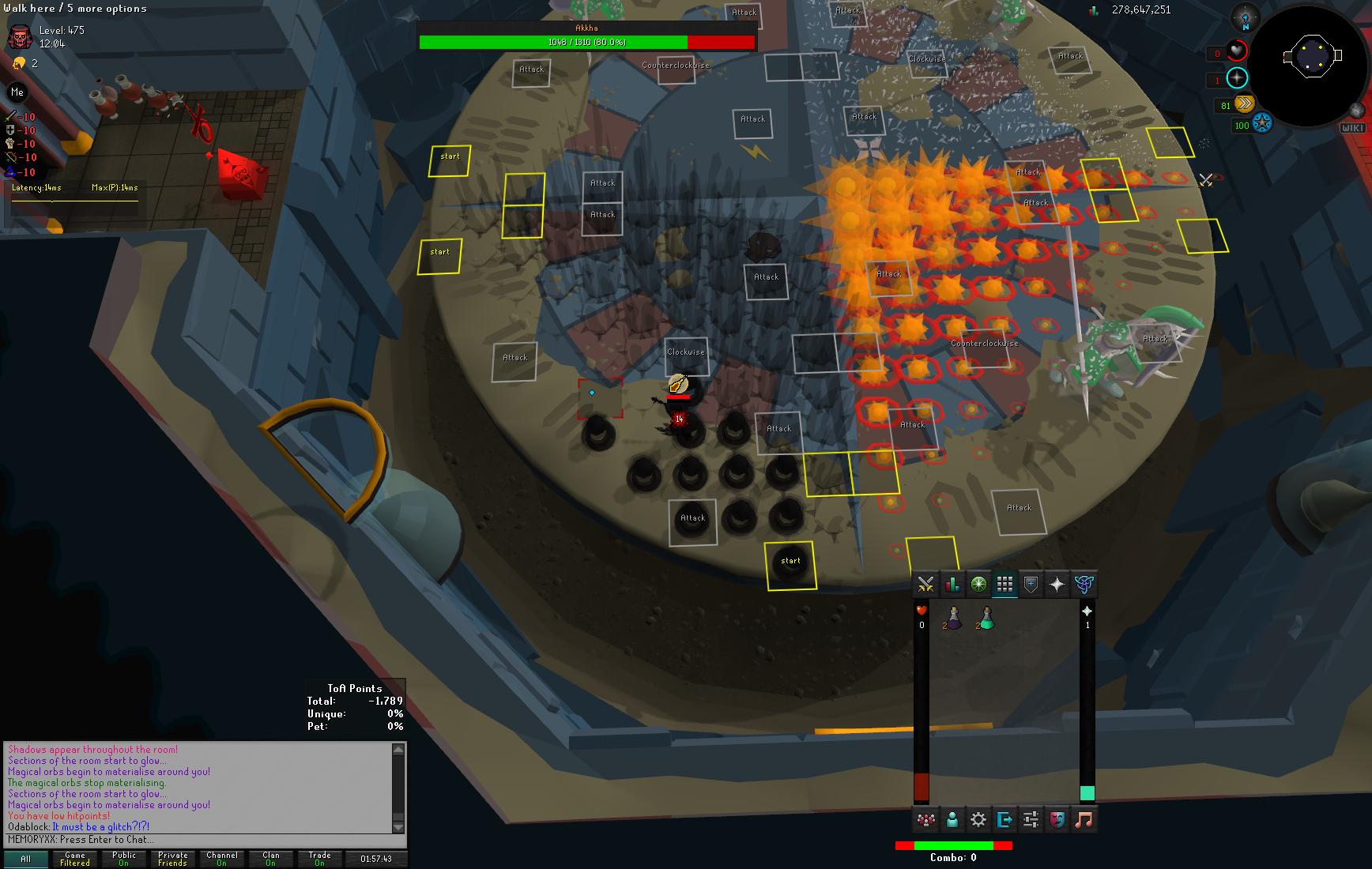Open the Emotes mask tab
1372x869 pixels.
[x=1057, y=820]
